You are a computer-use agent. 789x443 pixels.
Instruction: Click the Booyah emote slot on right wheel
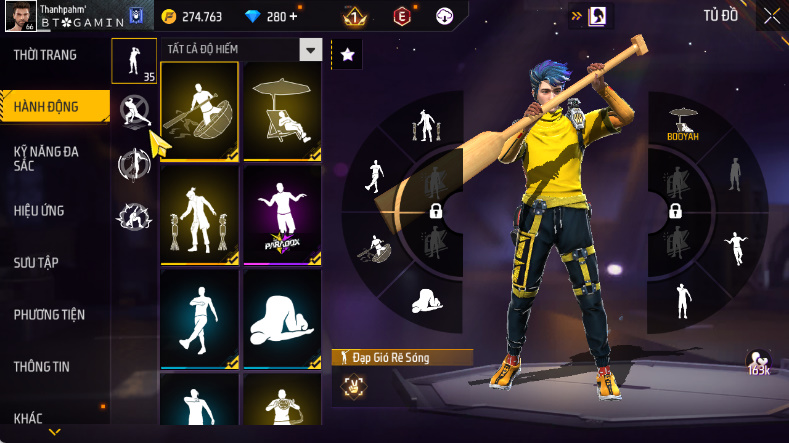[683, 124]
